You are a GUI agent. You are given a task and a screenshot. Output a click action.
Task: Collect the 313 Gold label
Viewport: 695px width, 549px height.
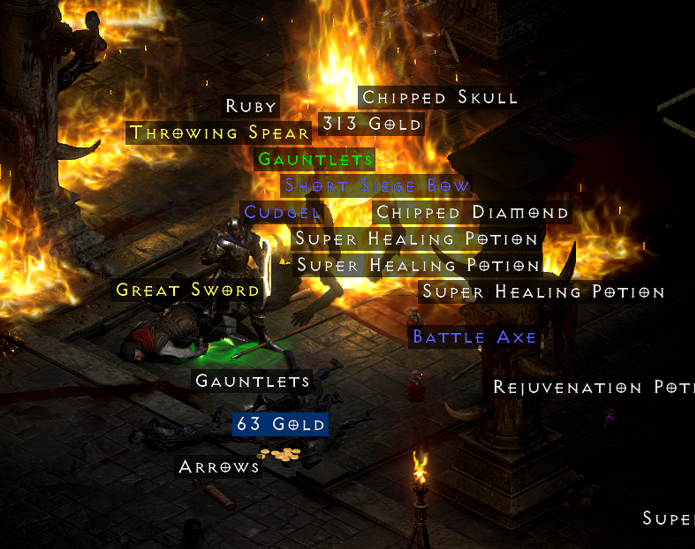click(x=372, y=124)
